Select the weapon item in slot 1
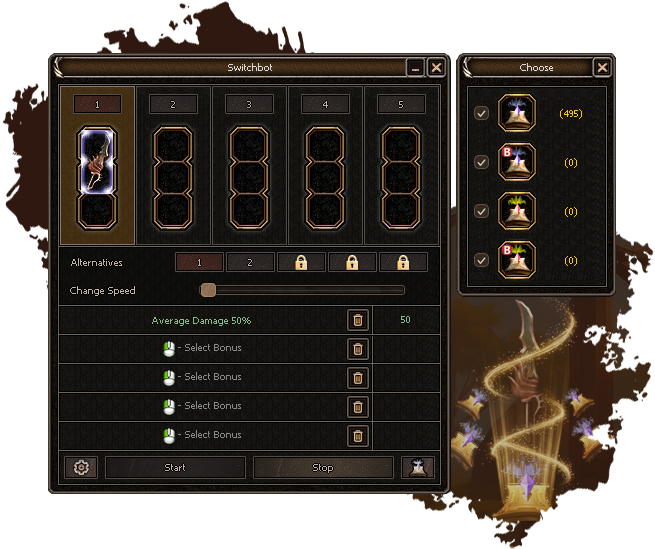 pos(98,160)
